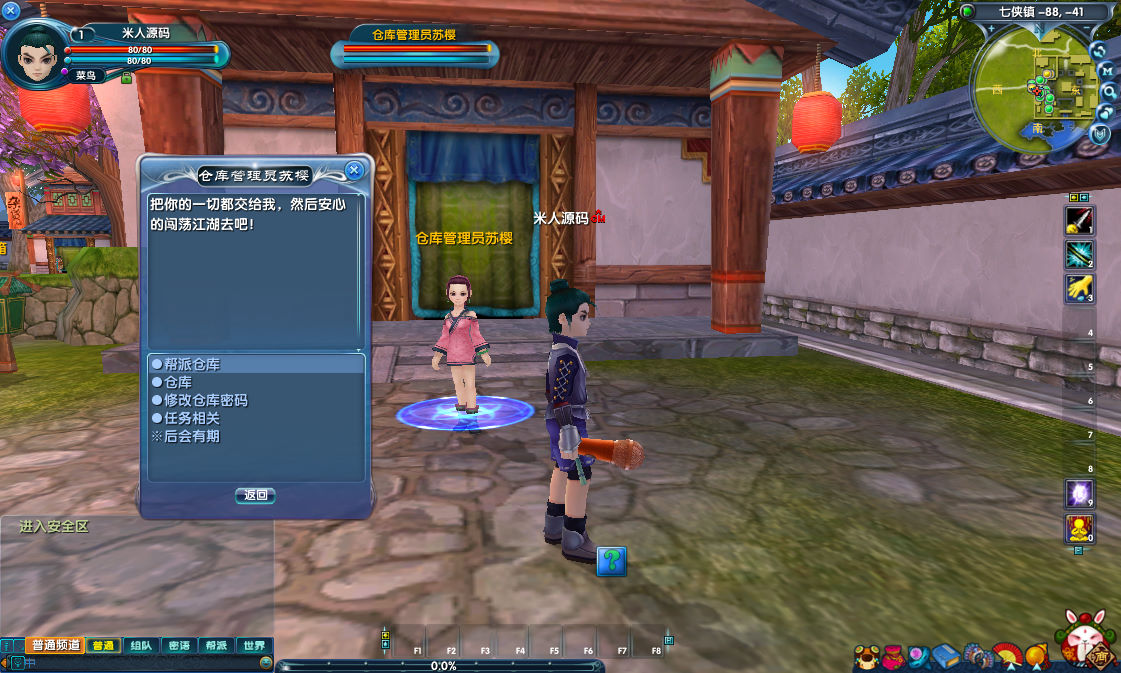Open the blue book icon in bottom bar
Image resolution: width=1121 pixels, height=673 pixels.
pyautogui.click(x=946, y=657)
